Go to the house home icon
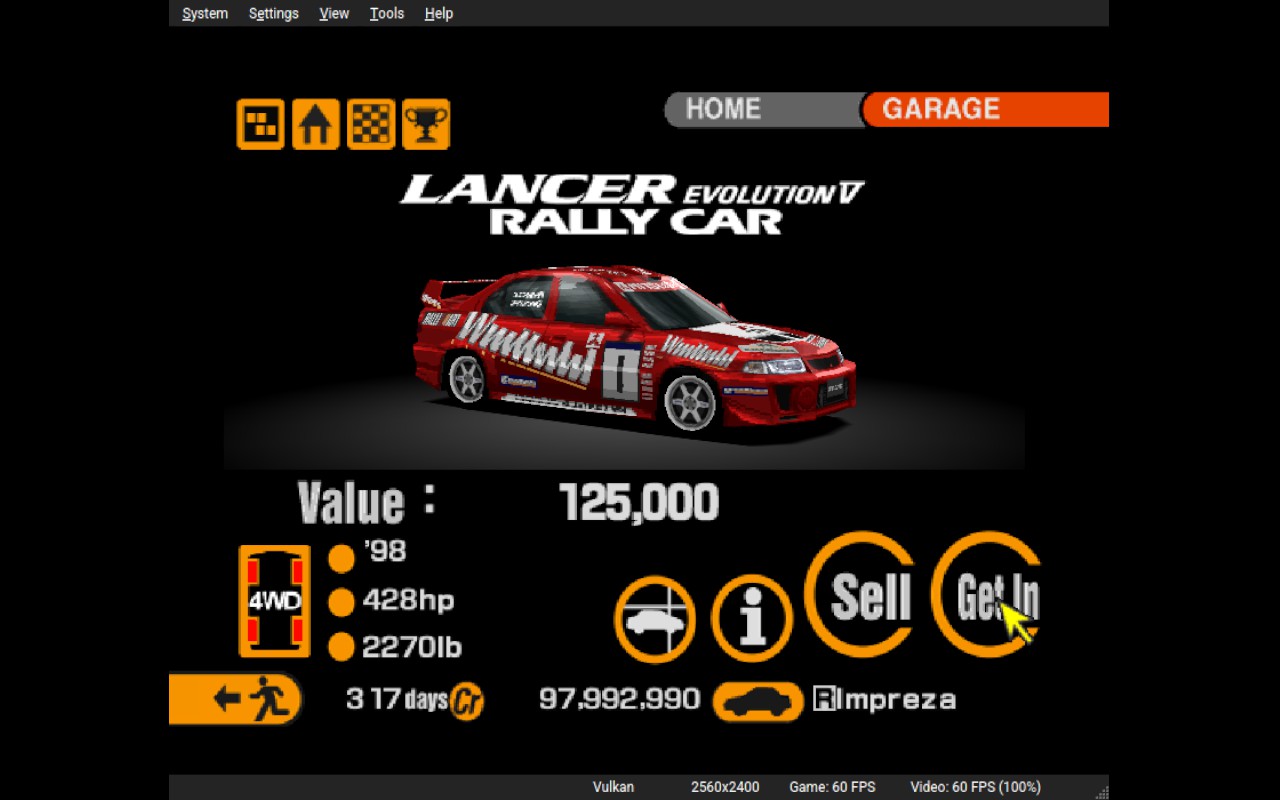This screenshot has width=1280, height=800. (x=315, y=125)
